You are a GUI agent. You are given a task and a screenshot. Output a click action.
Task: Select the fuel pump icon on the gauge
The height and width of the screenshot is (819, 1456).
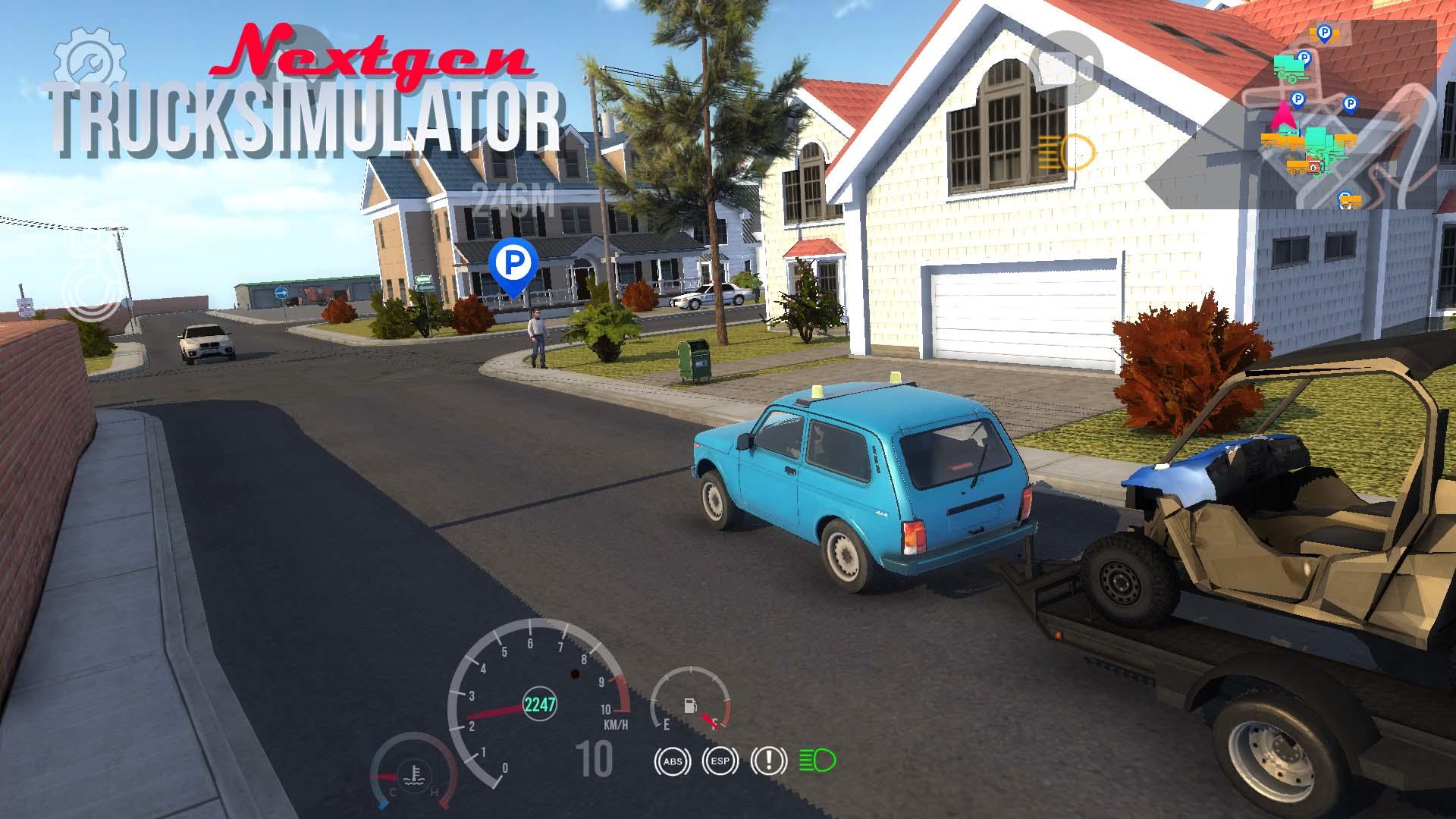pyautogui.click(x=689, y=706)
